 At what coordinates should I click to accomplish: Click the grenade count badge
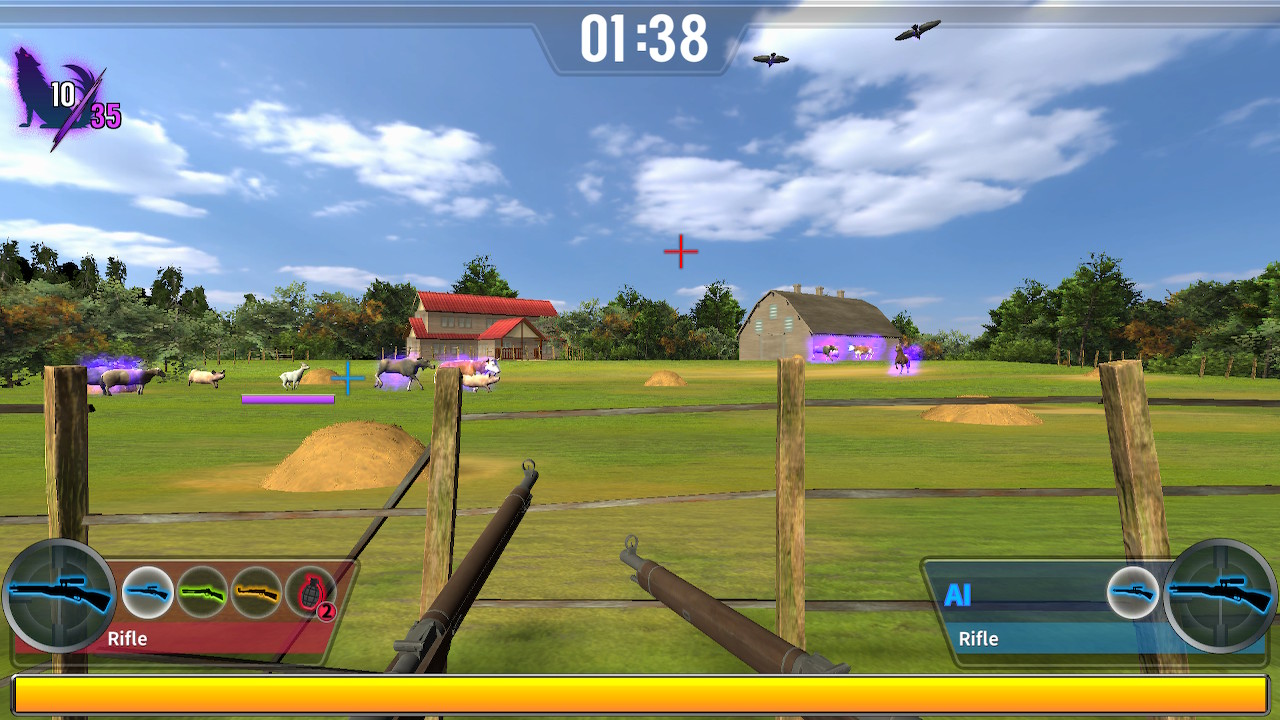[325, 610]
